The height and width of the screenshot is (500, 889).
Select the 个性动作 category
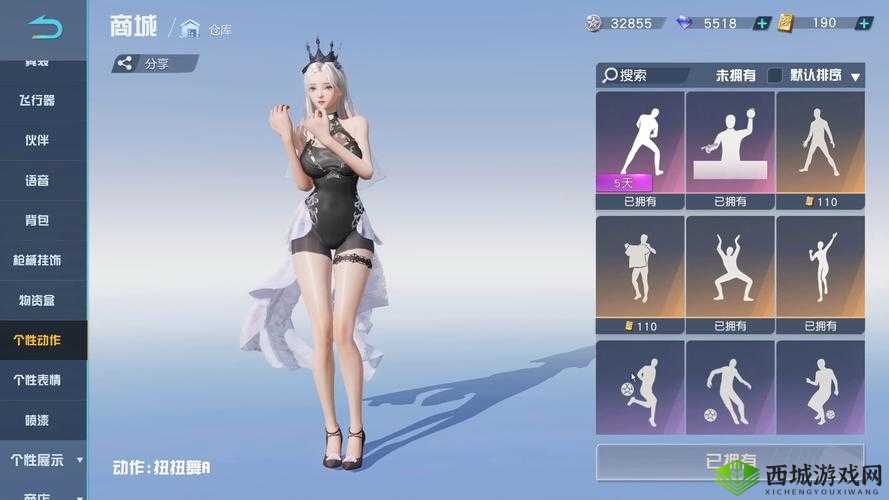pos(37,340)
